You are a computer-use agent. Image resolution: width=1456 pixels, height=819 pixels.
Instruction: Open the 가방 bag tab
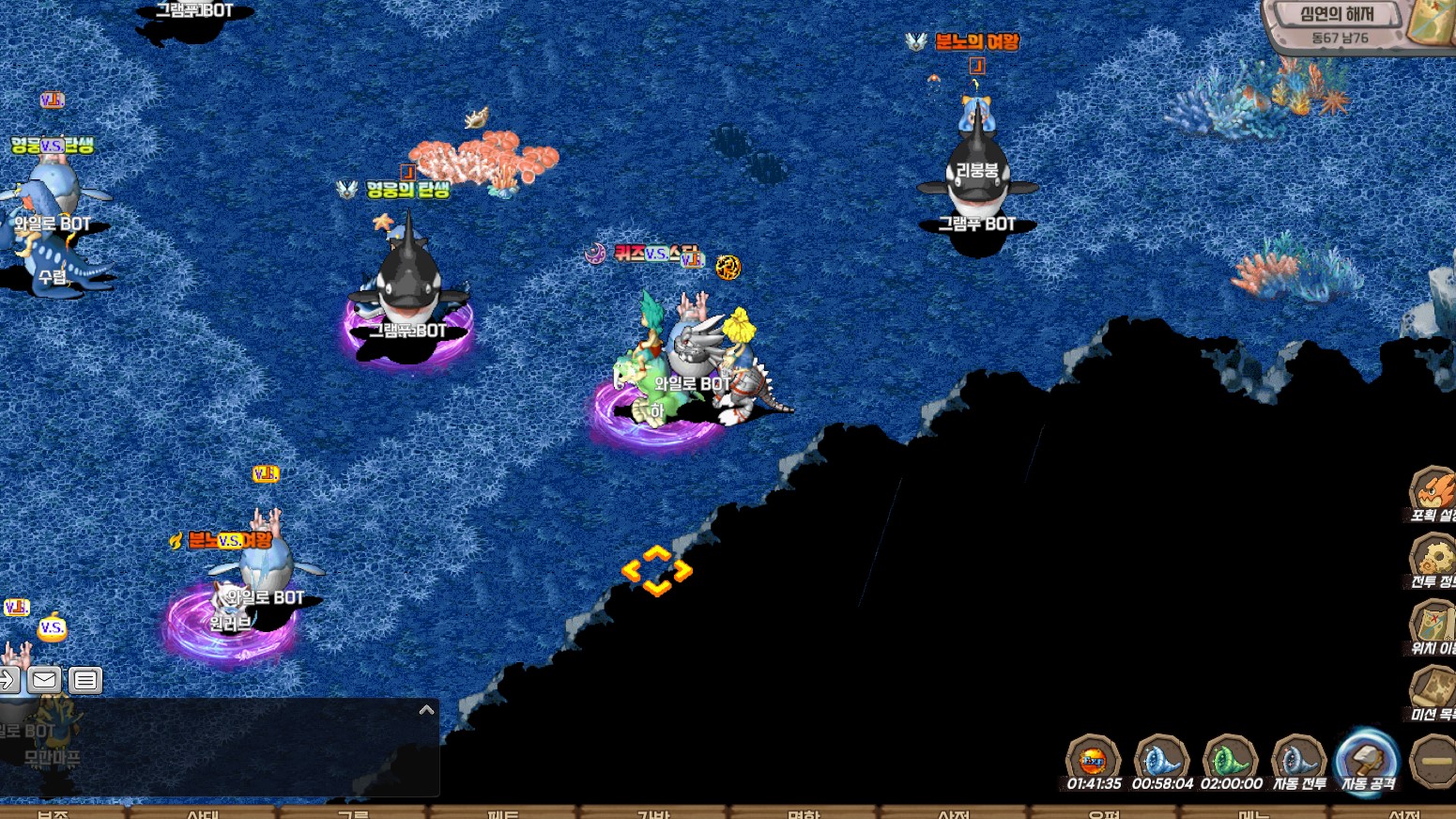click(653, 813)
